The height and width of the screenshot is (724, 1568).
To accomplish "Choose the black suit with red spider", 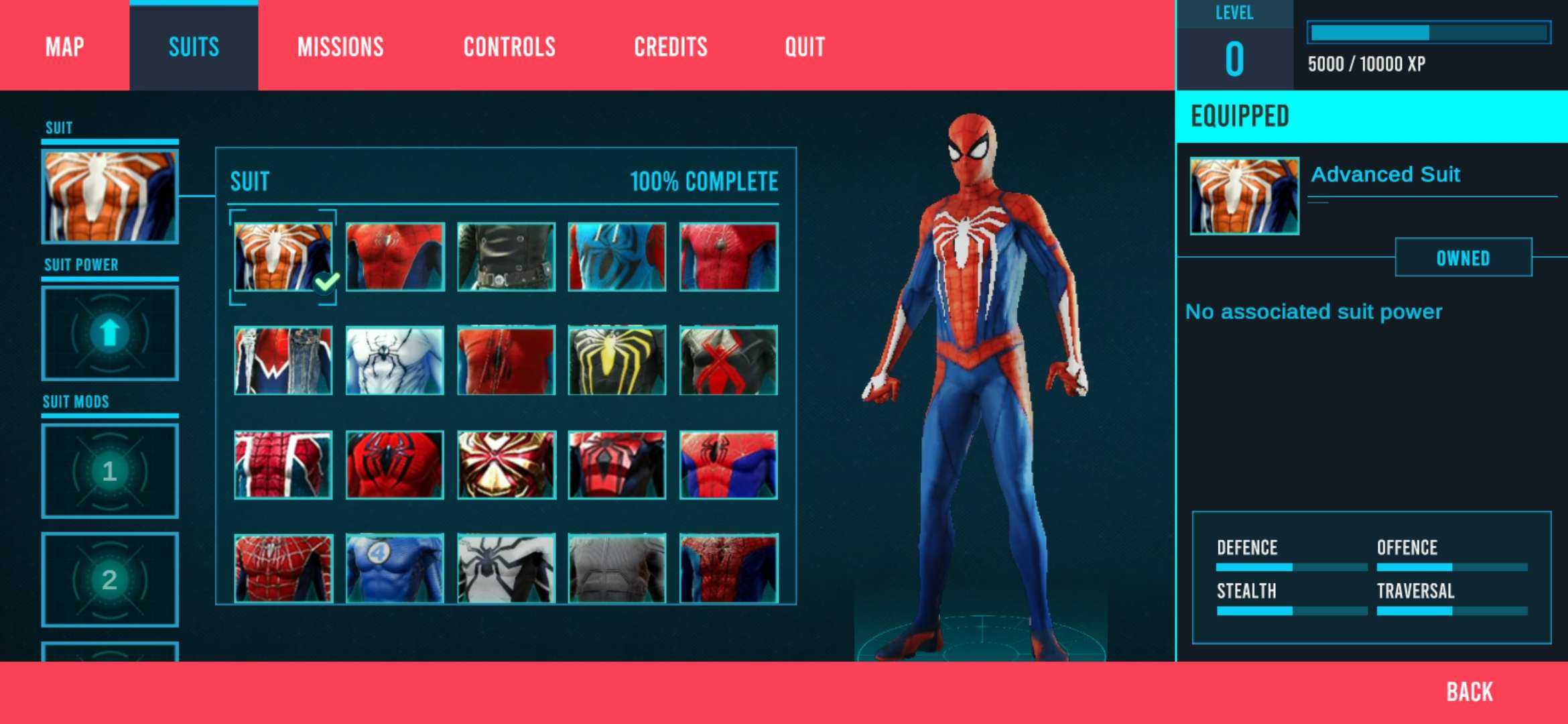I will tap(728, 361).
